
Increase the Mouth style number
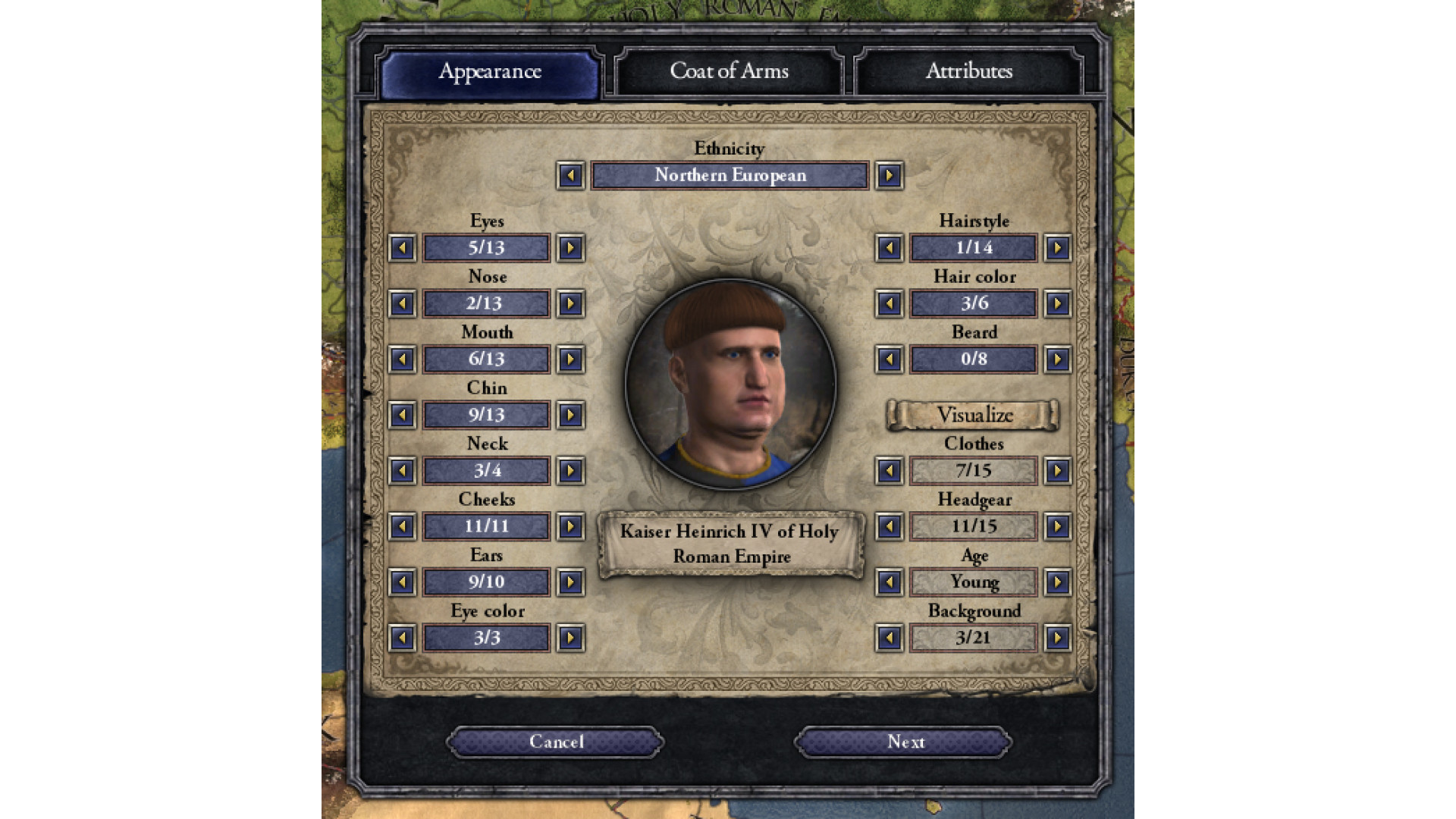pyautogui.click(x=570, y=359)
